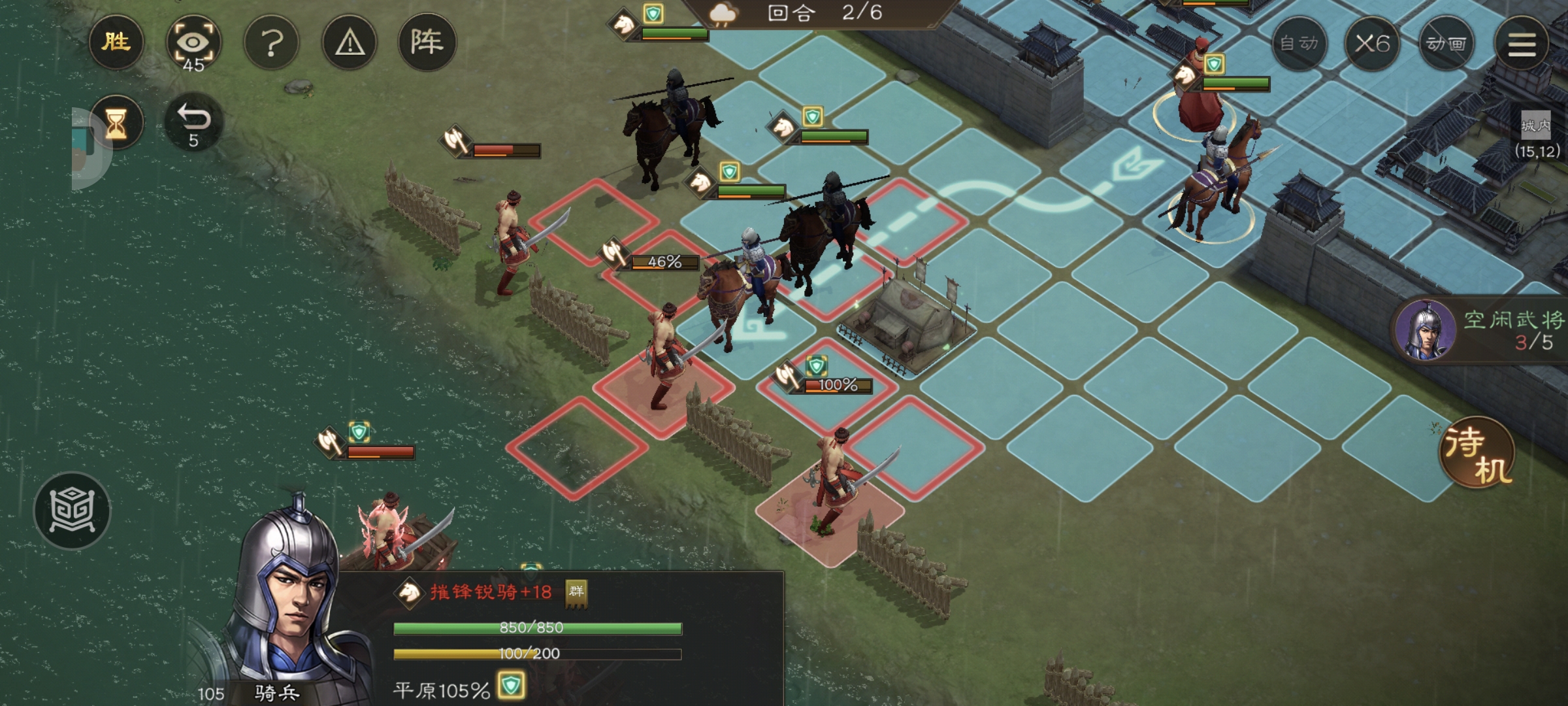Toggle the eye view button

point(193,43)
